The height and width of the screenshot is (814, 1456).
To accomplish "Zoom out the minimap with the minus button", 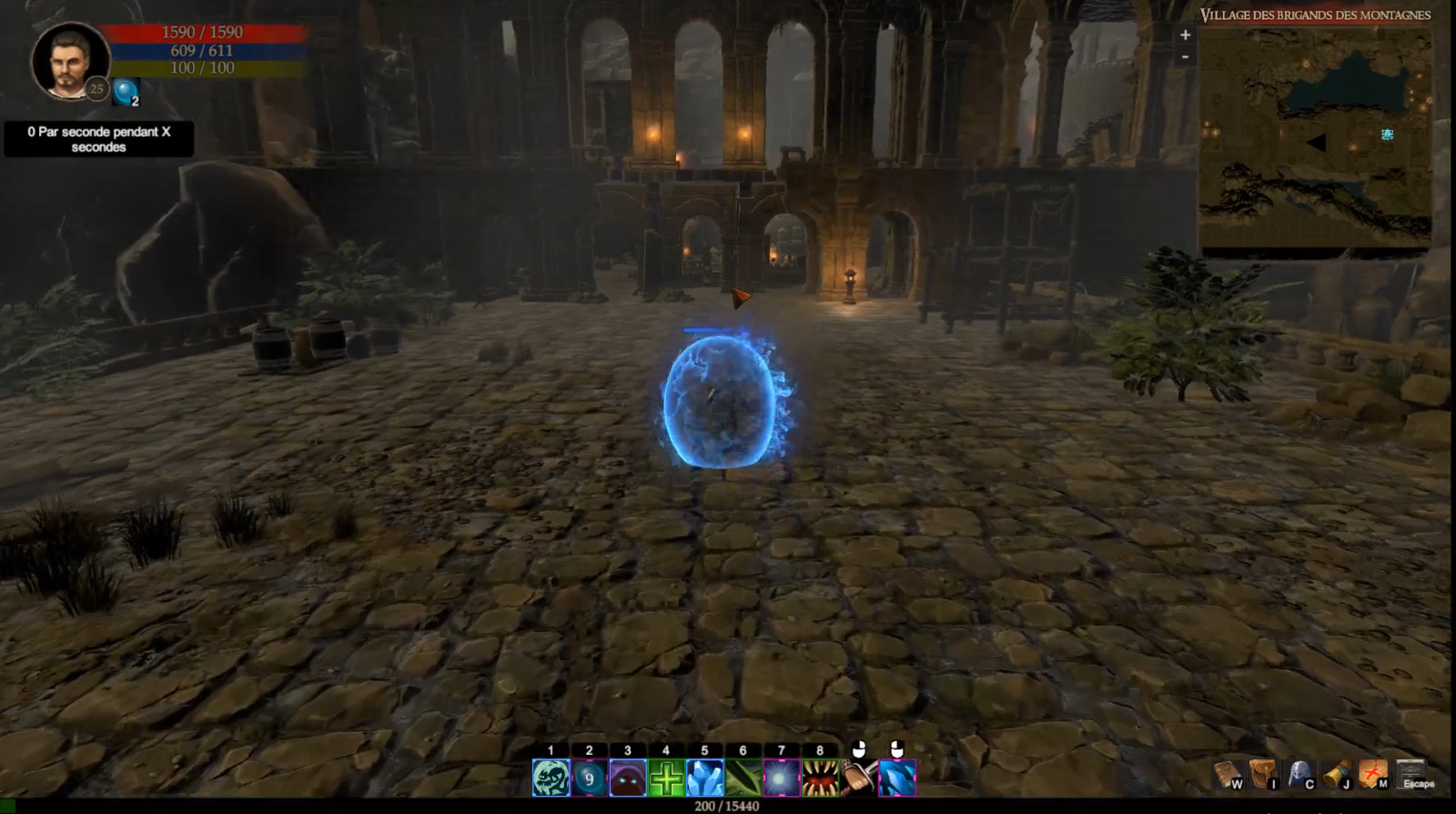I will (x=1185, y=57).
